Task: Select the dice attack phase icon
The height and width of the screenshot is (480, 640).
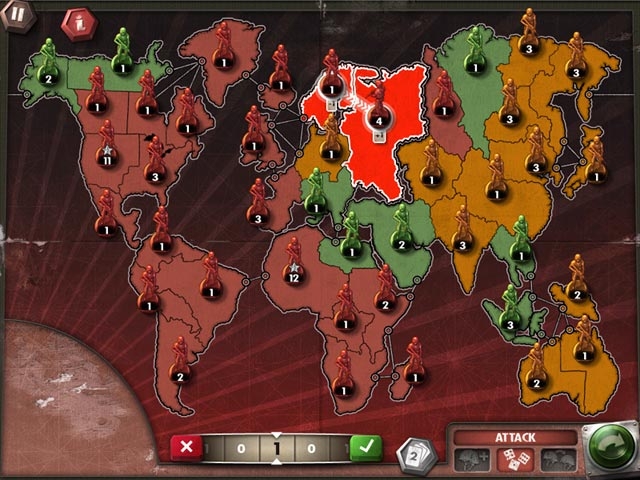Action: [511, 459]
